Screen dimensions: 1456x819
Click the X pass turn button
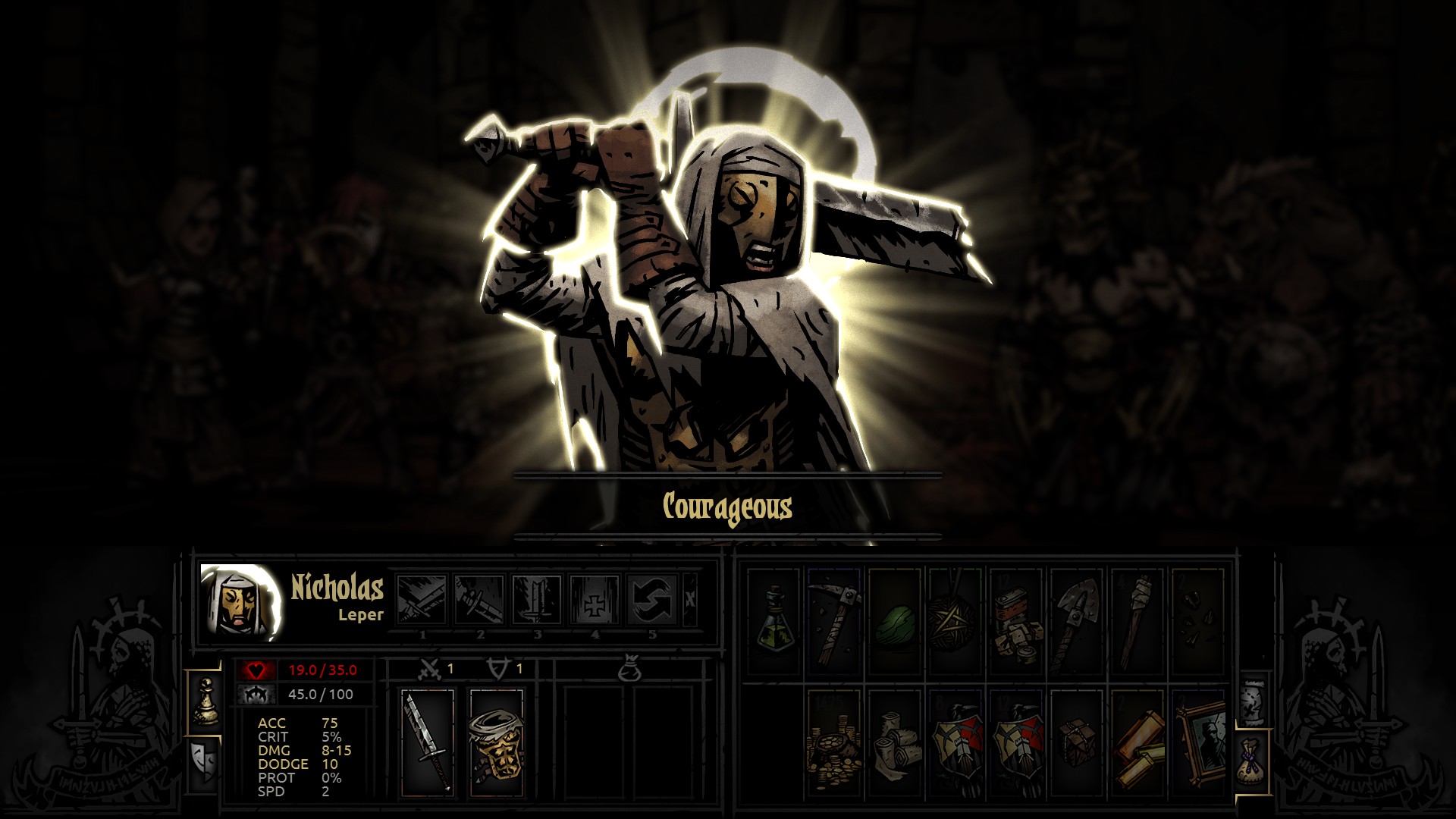tap(689, 599)
